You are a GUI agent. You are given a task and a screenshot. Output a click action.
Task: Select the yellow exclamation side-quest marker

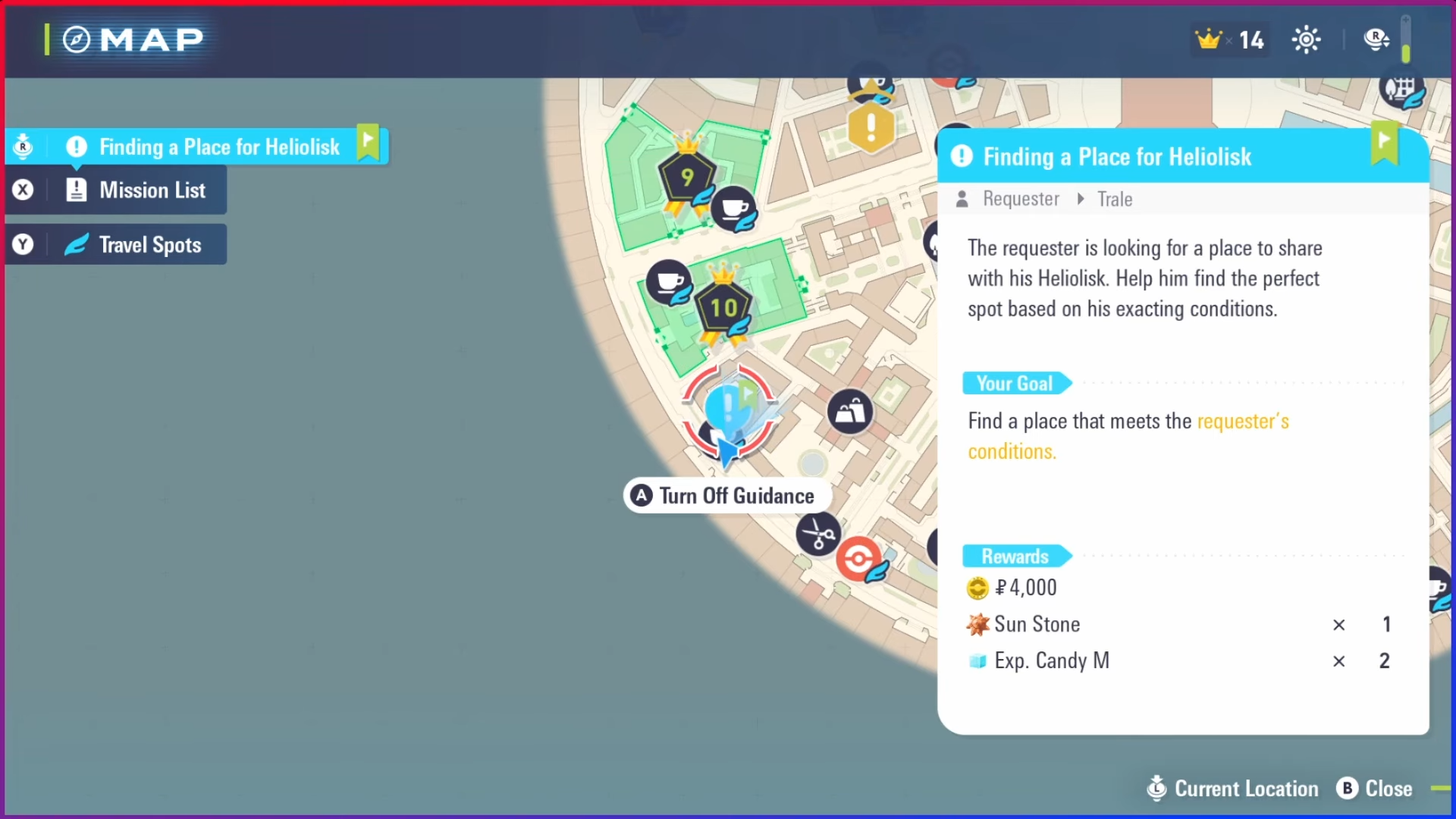tap(871, 127)
